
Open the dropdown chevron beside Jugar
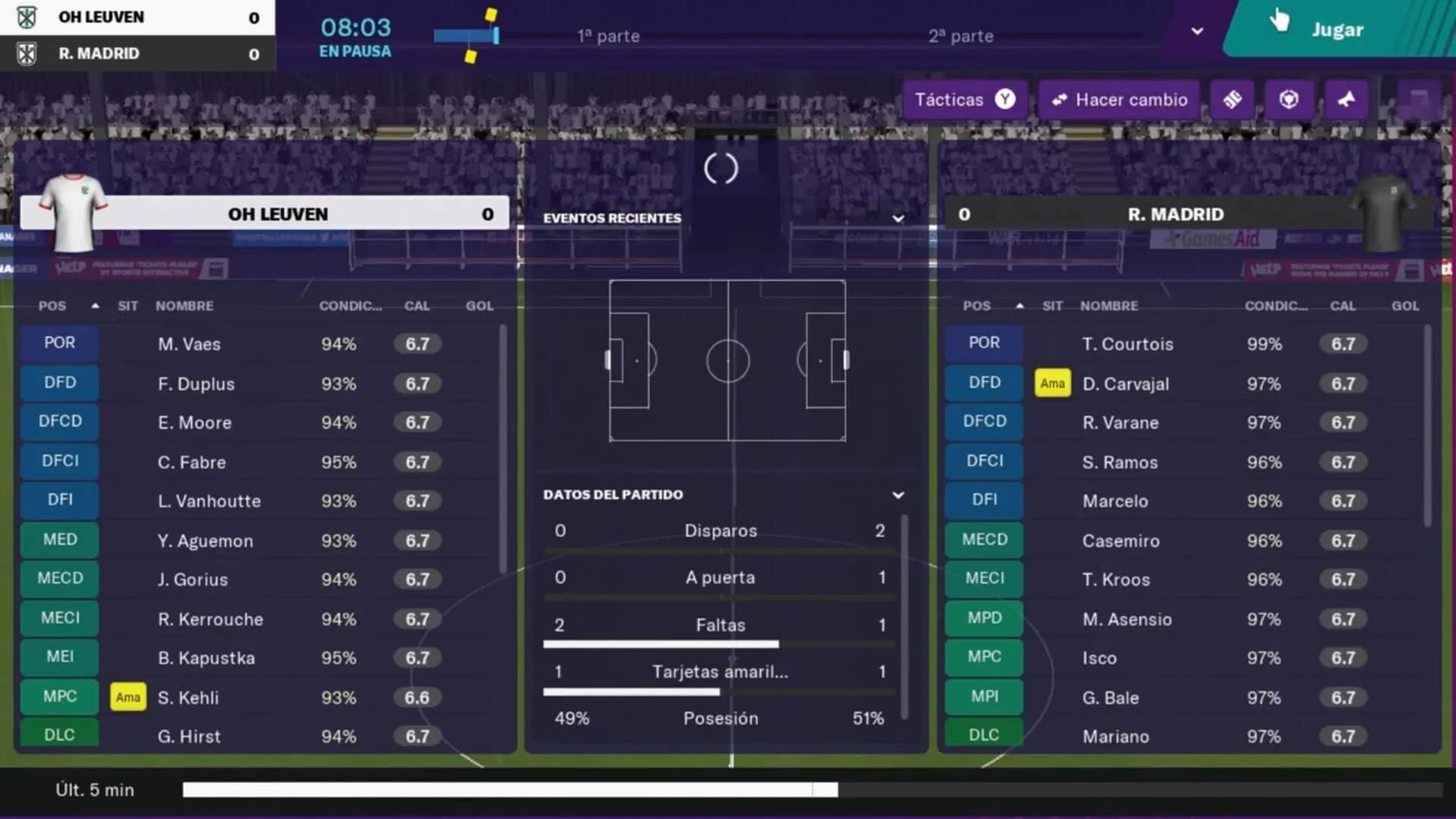(1197, 30)
